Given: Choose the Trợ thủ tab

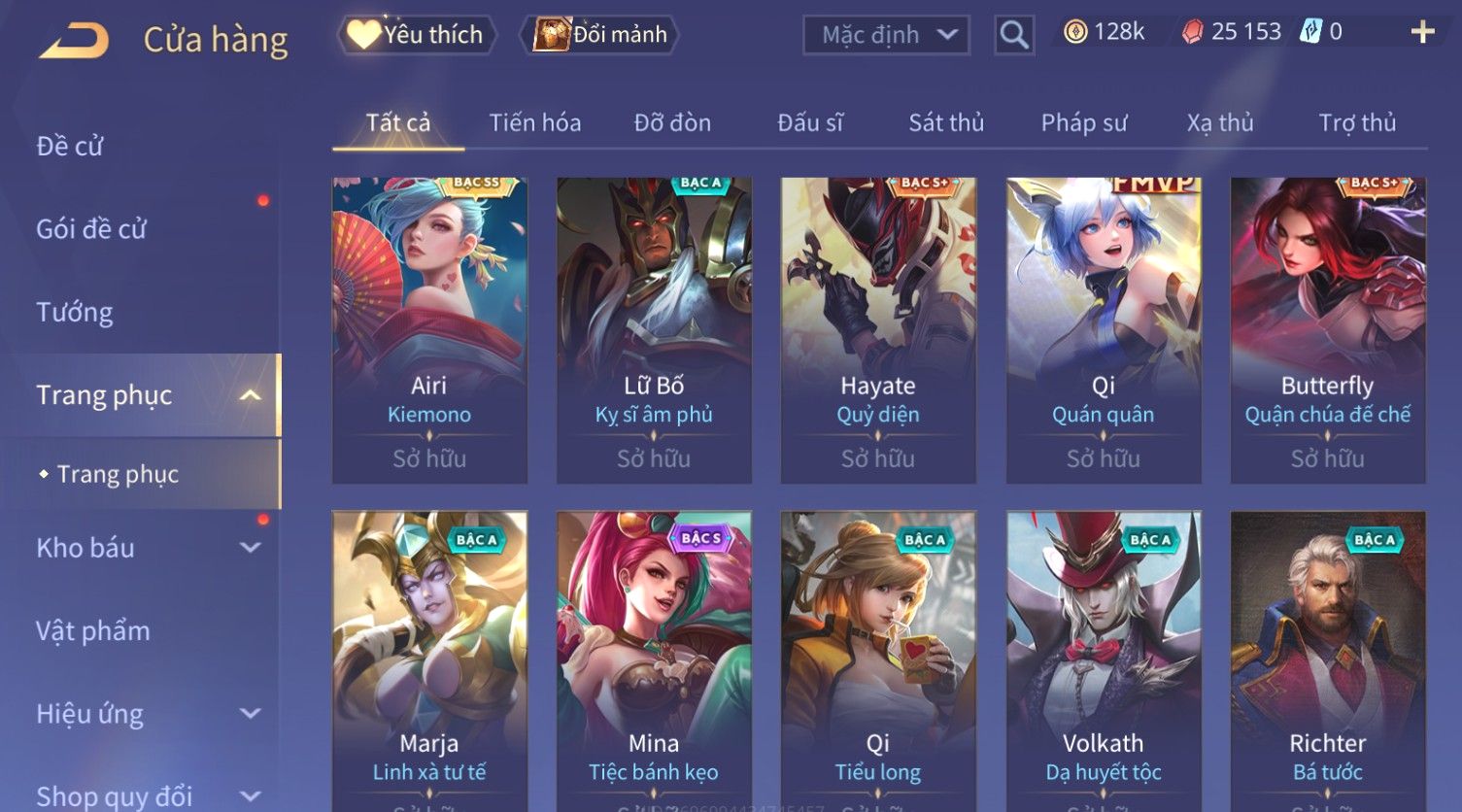Looking at the screenshot, I should (1357, 123).
